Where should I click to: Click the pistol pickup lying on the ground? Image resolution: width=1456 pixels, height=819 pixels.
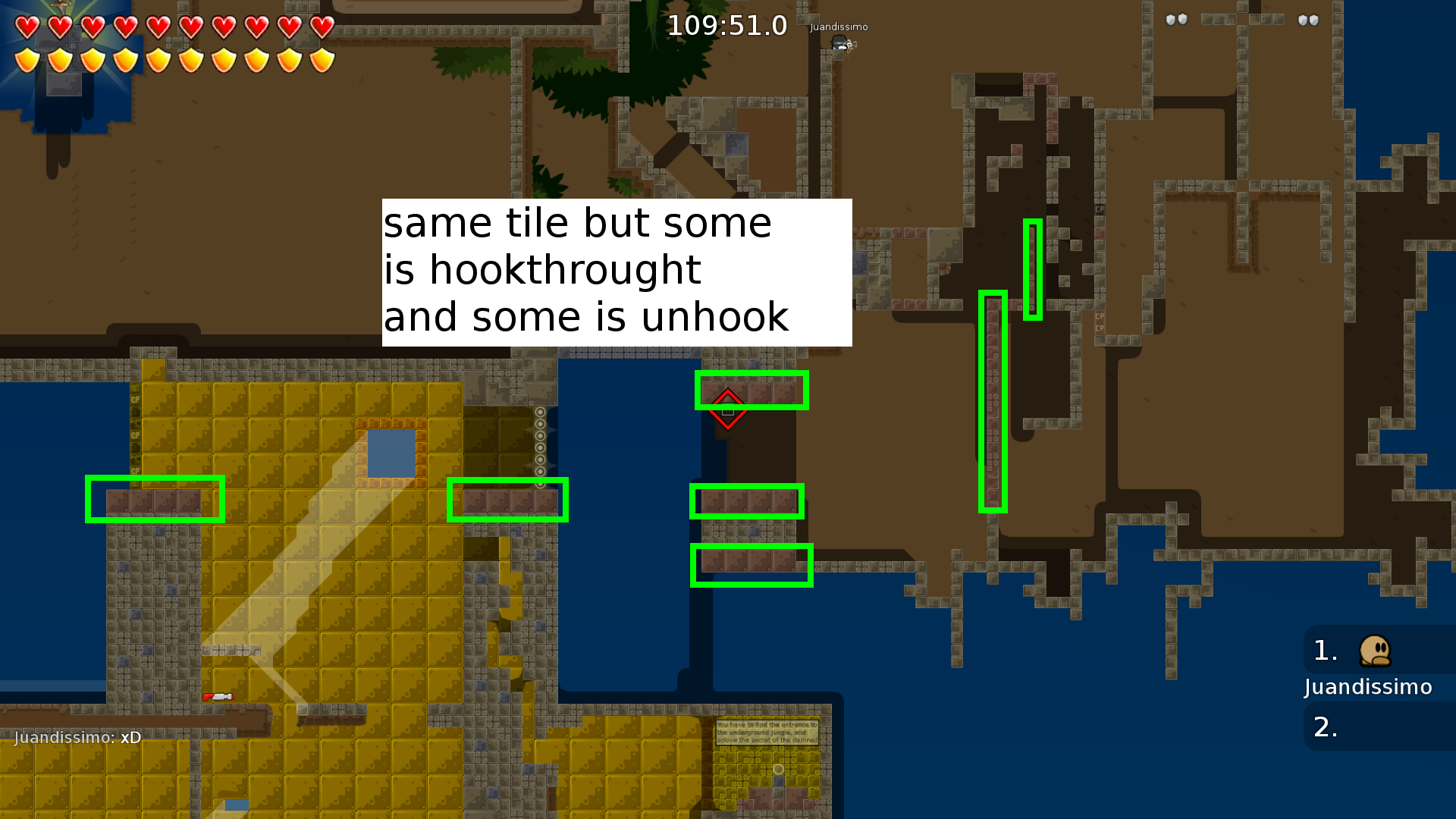[218, 698]
